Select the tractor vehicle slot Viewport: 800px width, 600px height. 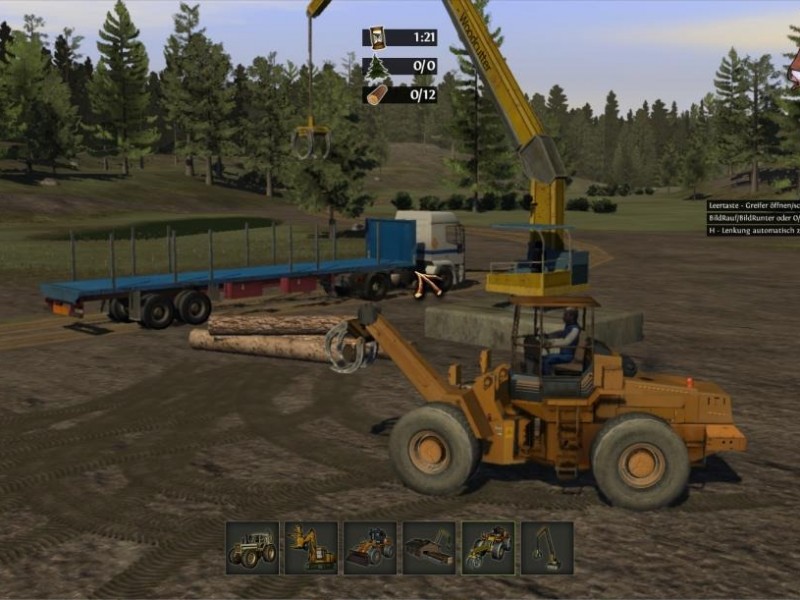click(x=252, y=547)
